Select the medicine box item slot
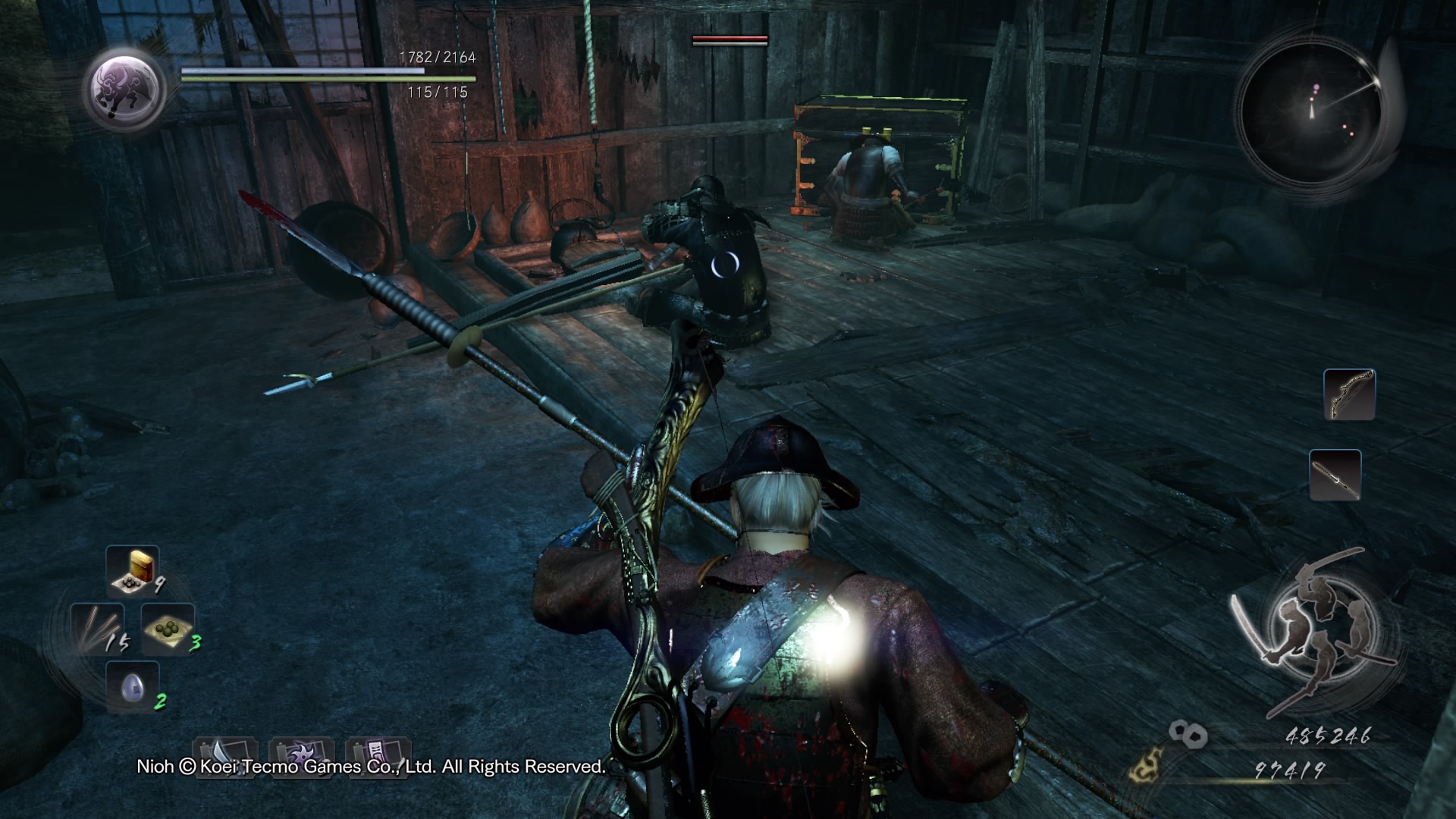1456x819 pixels. 133,570
